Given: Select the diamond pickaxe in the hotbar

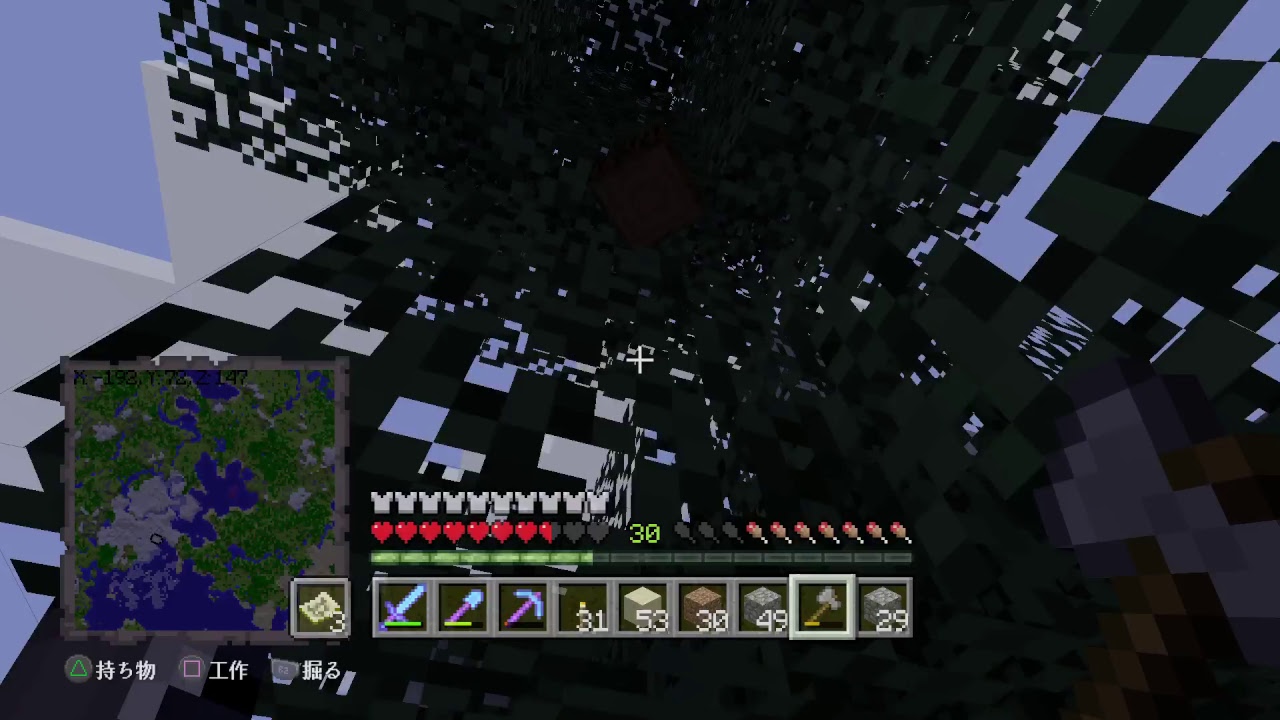Looking at the screenshot, I should [x=523, y=606].
